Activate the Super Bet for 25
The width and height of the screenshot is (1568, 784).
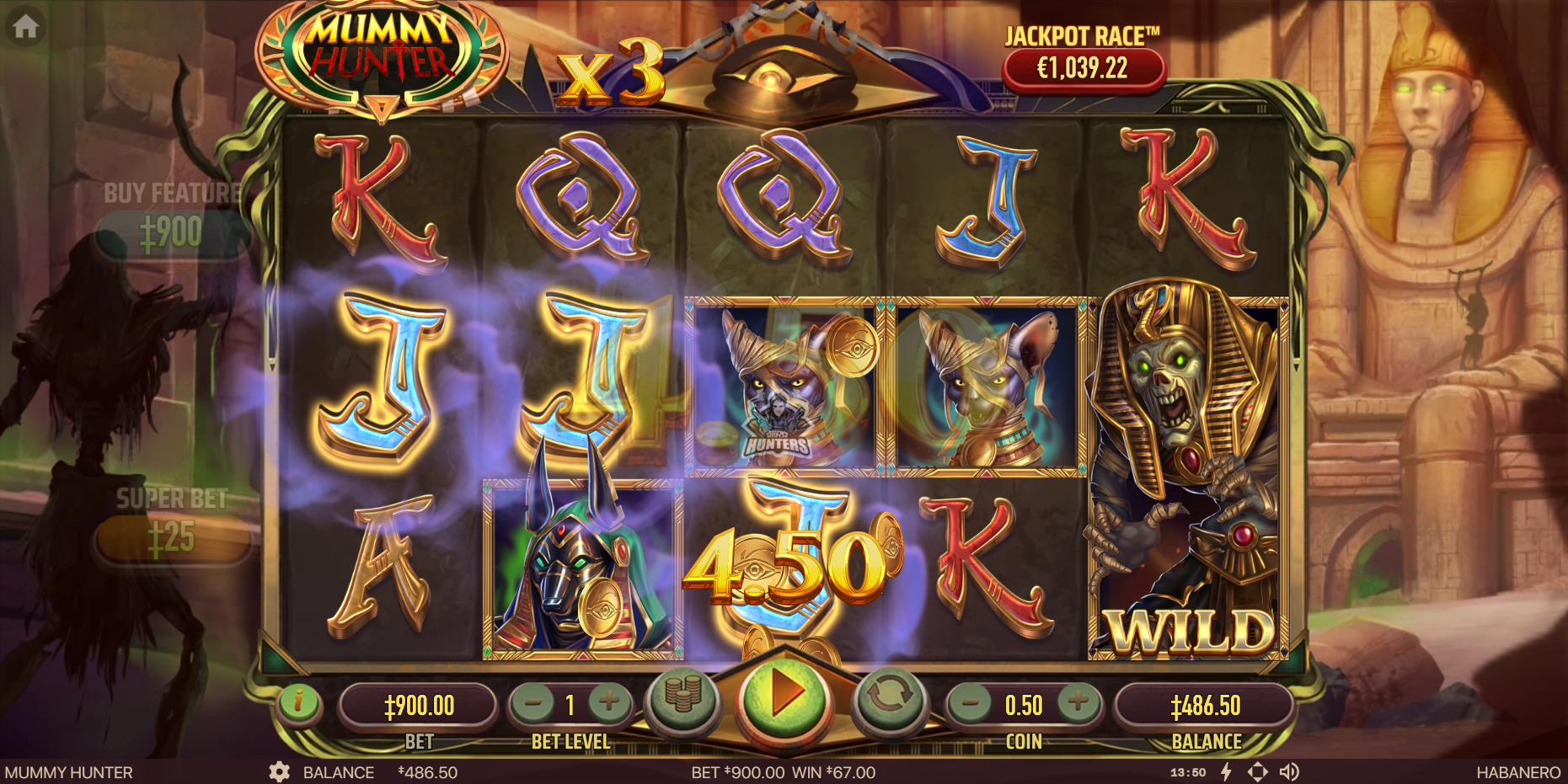[x=173, y=539]
